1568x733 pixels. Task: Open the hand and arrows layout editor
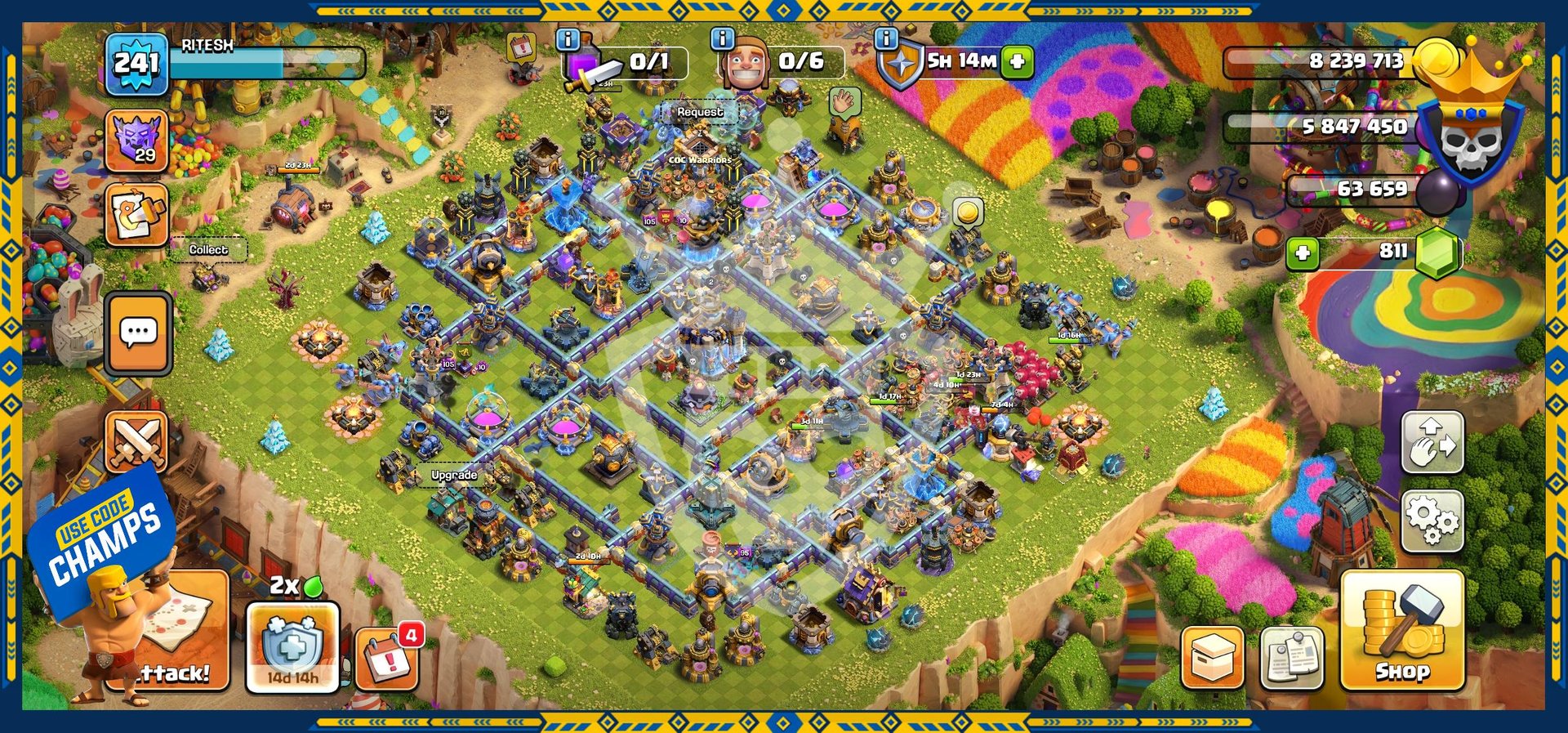pyautogui.click(x=1432, y=442)
